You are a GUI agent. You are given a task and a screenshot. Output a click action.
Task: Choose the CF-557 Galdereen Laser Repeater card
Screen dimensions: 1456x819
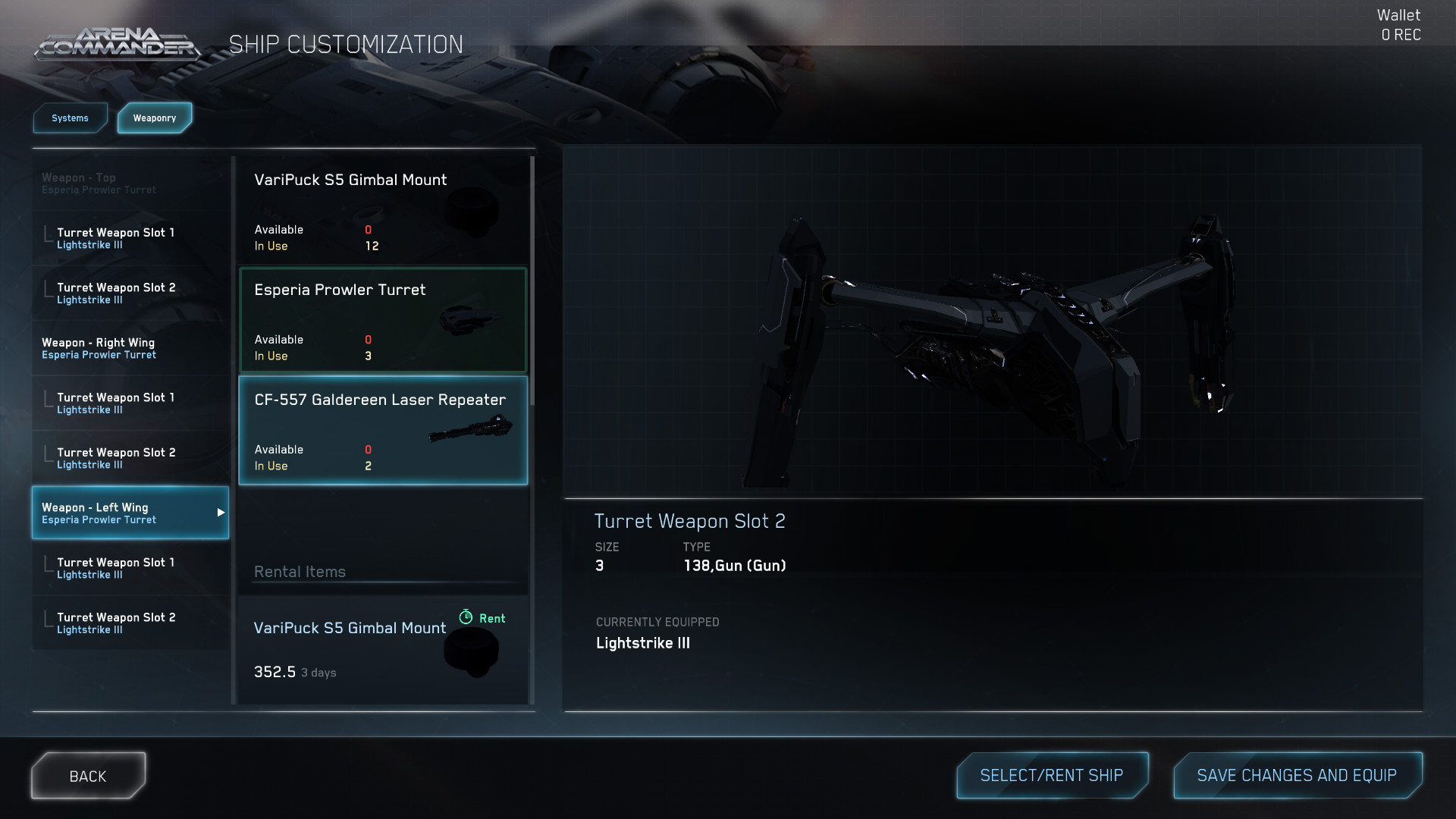tap(383, 430)
